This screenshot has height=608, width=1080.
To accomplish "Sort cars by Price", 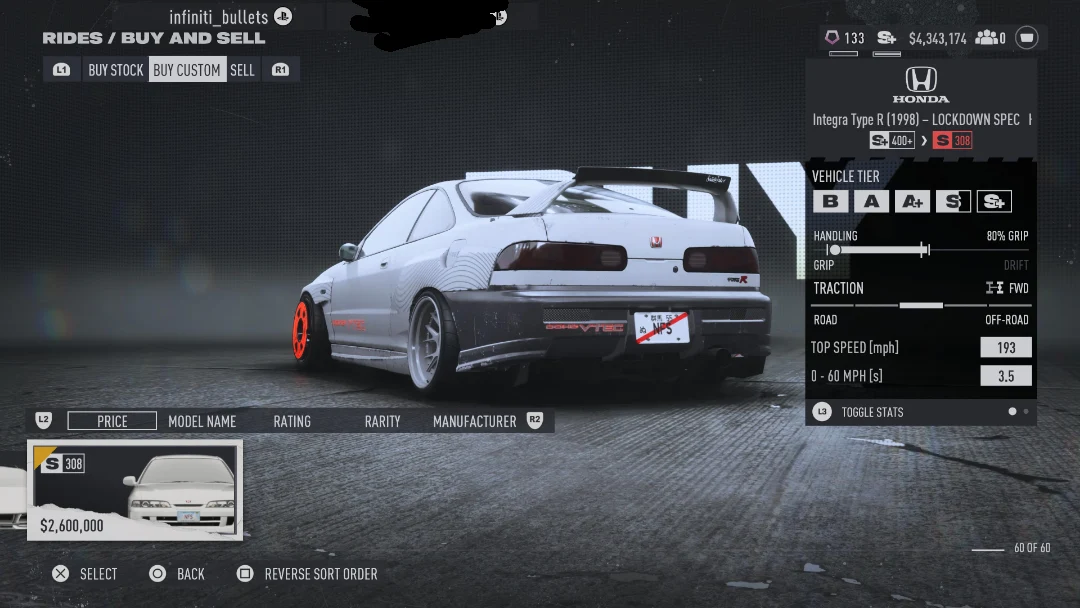I will [x=112, y=421].
